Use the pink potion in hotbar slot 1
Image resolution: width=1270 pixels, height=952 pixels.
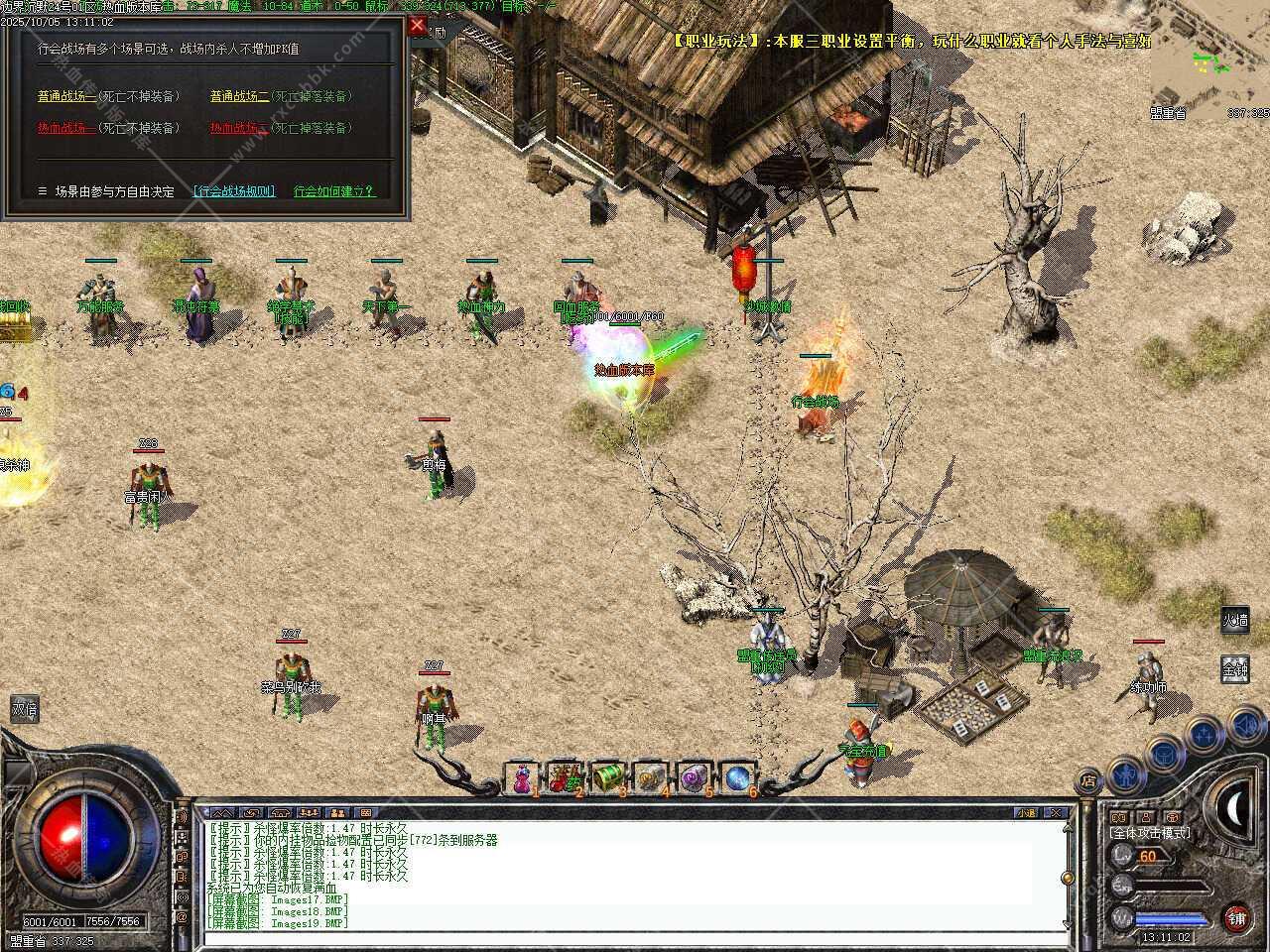(x=522, y=778)
